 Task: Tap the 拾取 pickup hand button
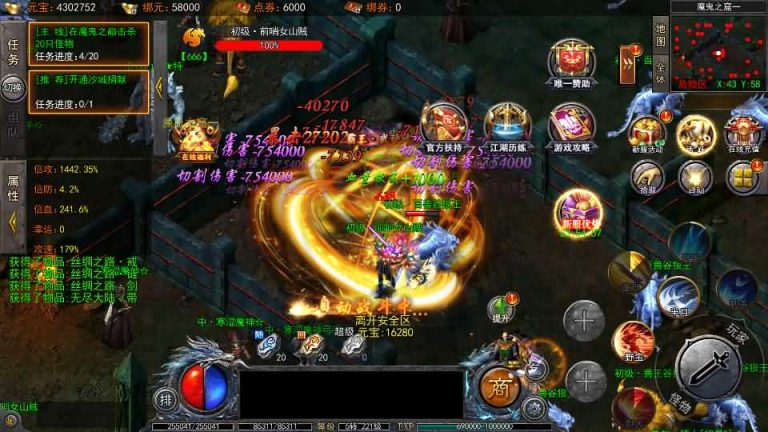pos(646,178)
